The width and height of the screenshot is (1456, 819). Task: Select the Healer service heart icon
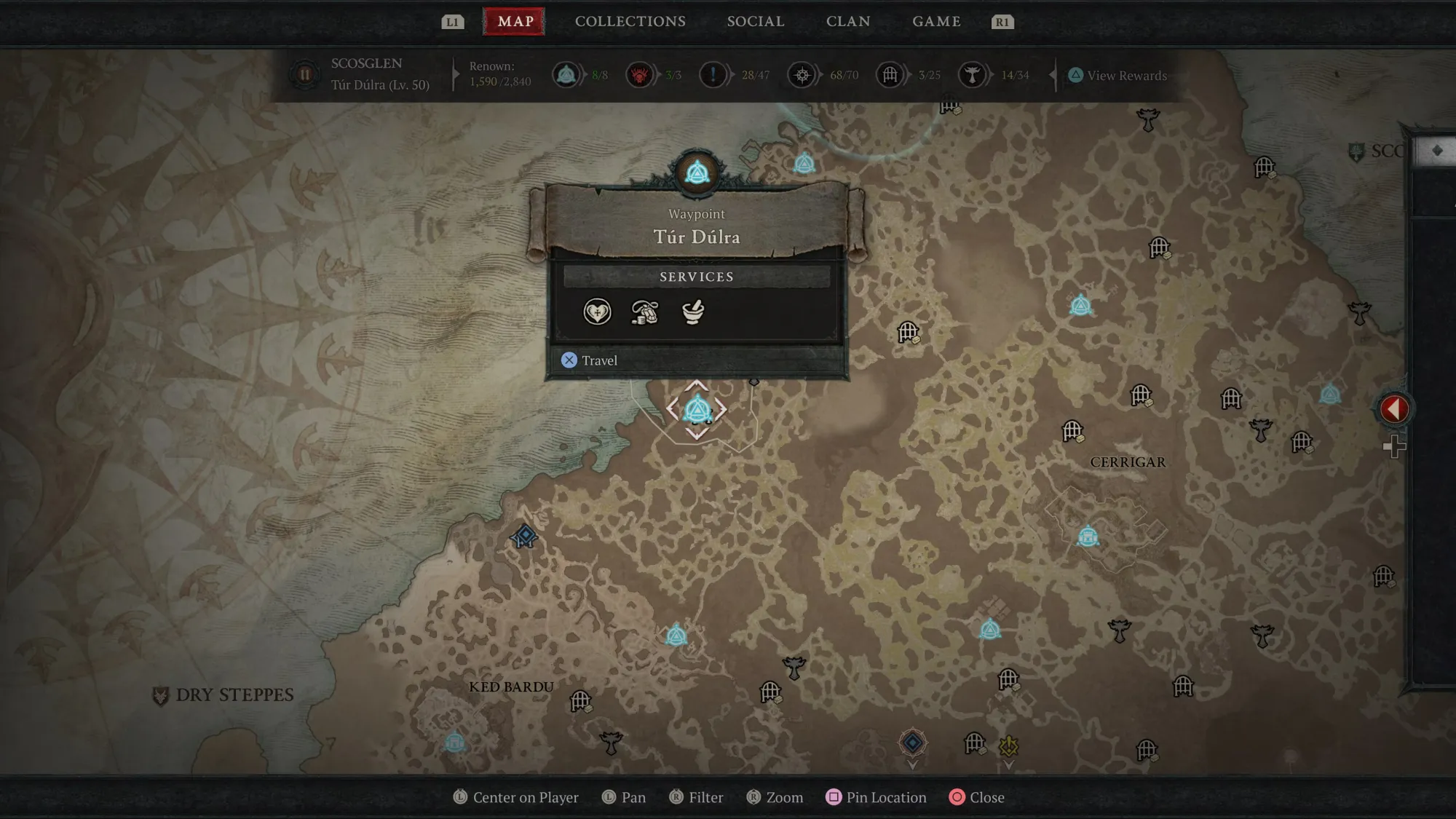click(597, 312)
